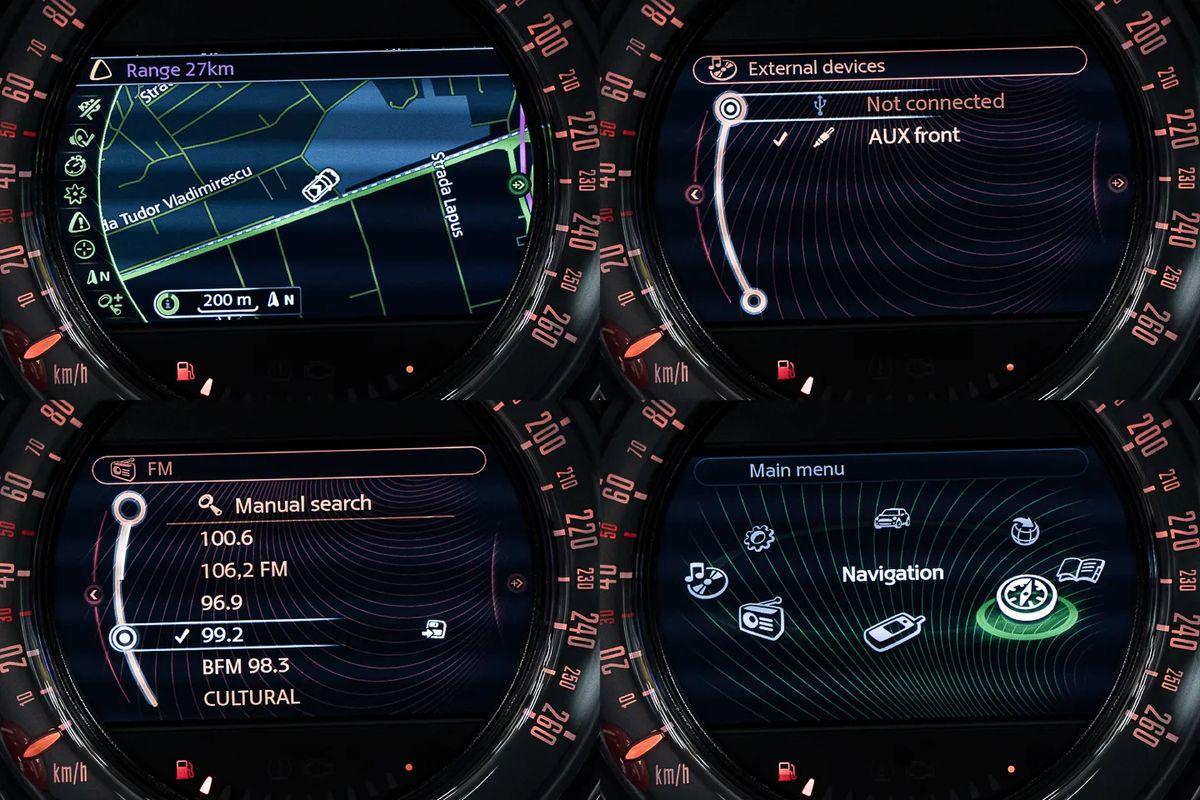Screen dimensions: 1200x800
Task: Open the warning triangle map sidebar icon
Action: point(80,221)
